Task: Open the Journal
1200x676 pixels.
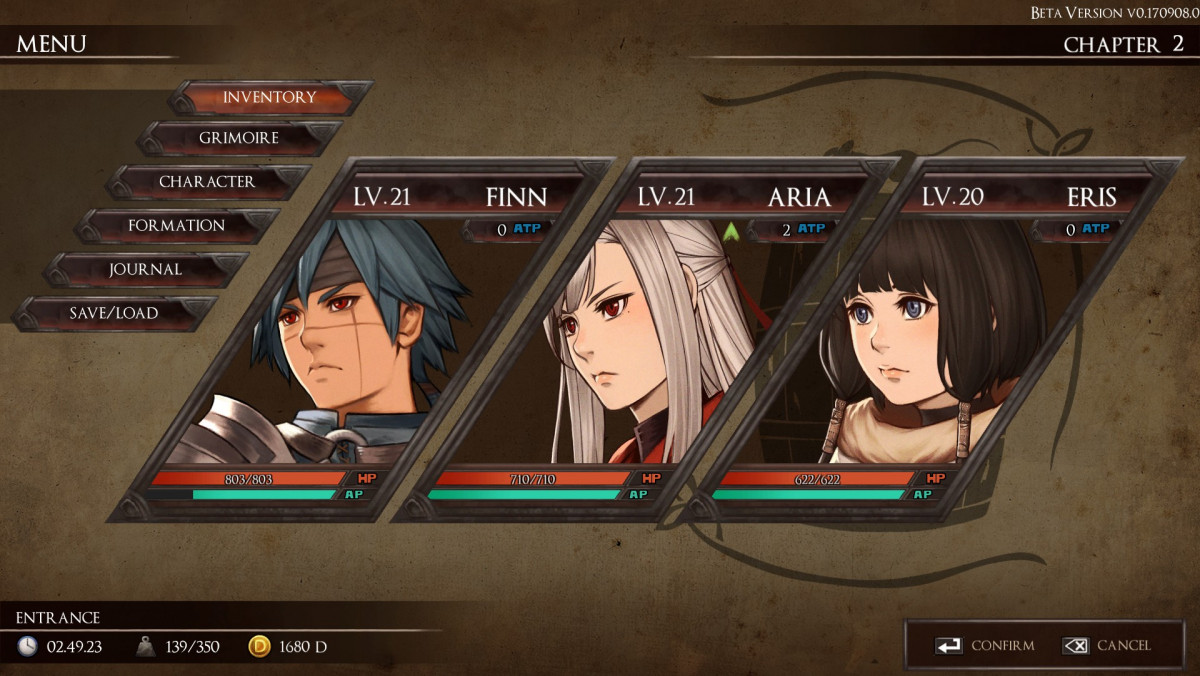Action: pyautogui.click(x=145, y=269)
